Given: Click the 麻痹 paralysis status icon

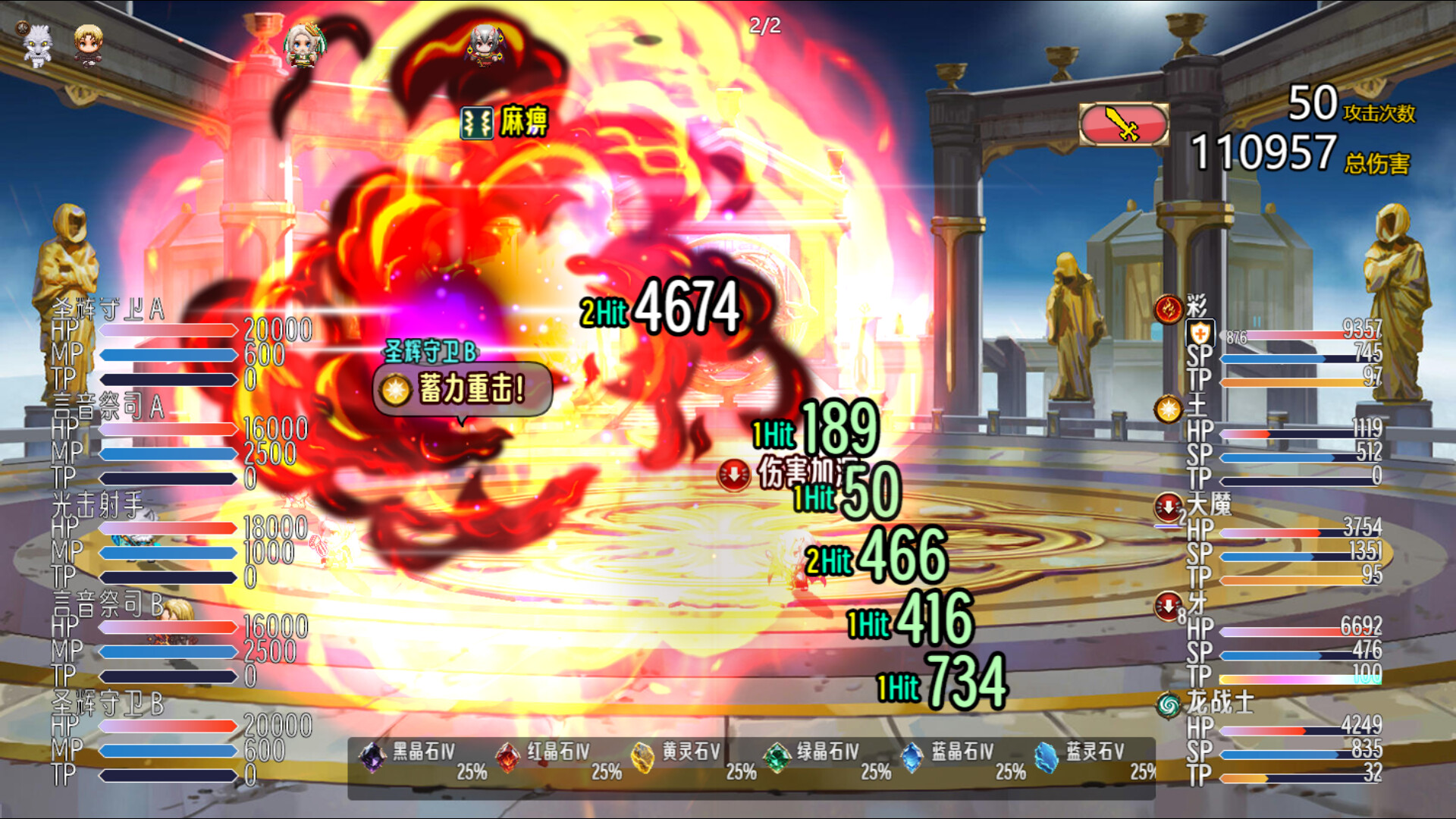Looking at the screenshot, I should [477, 123].
